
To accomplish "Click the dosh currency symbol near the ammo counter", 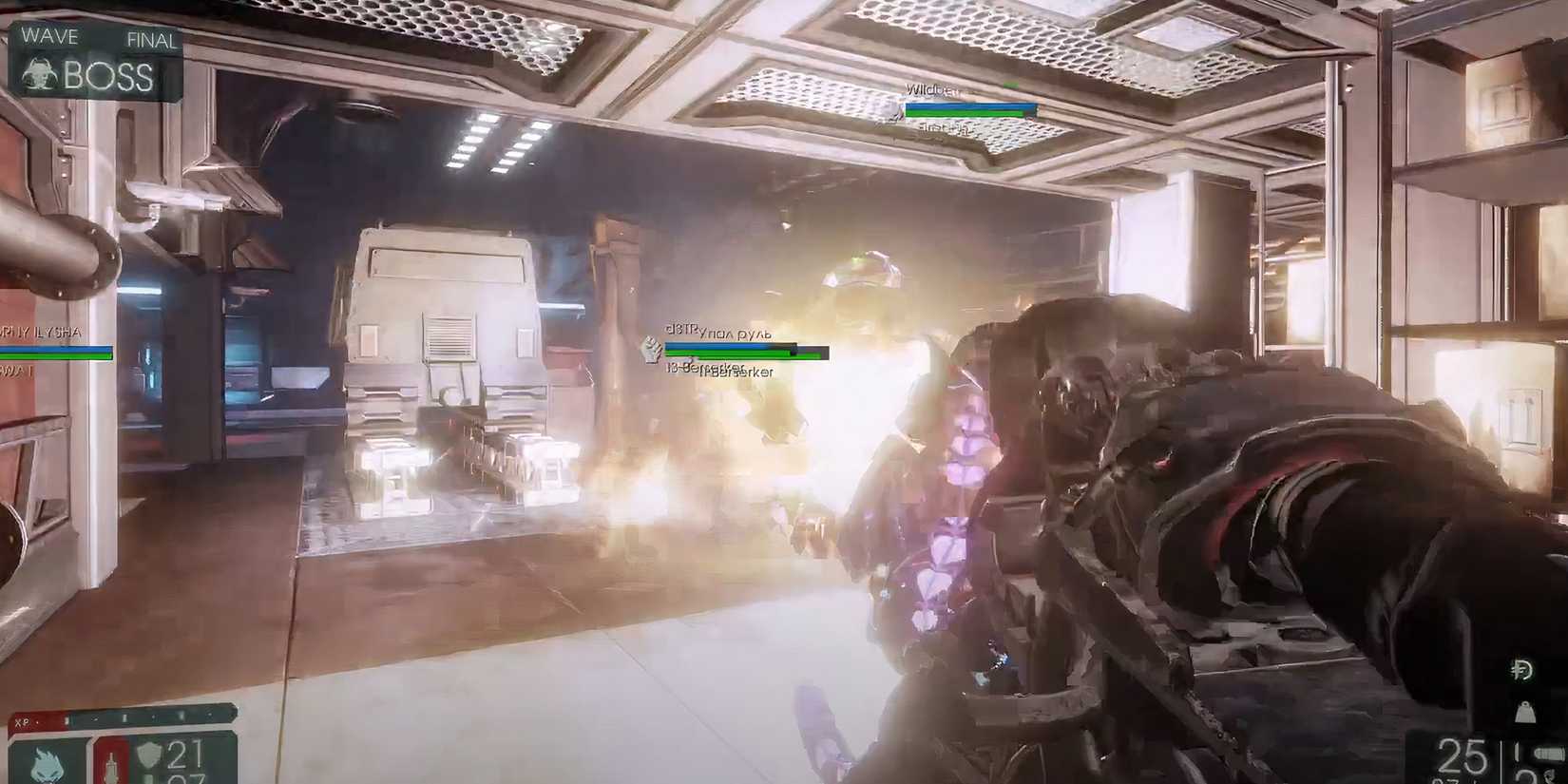I will [x=1521, y=670].
